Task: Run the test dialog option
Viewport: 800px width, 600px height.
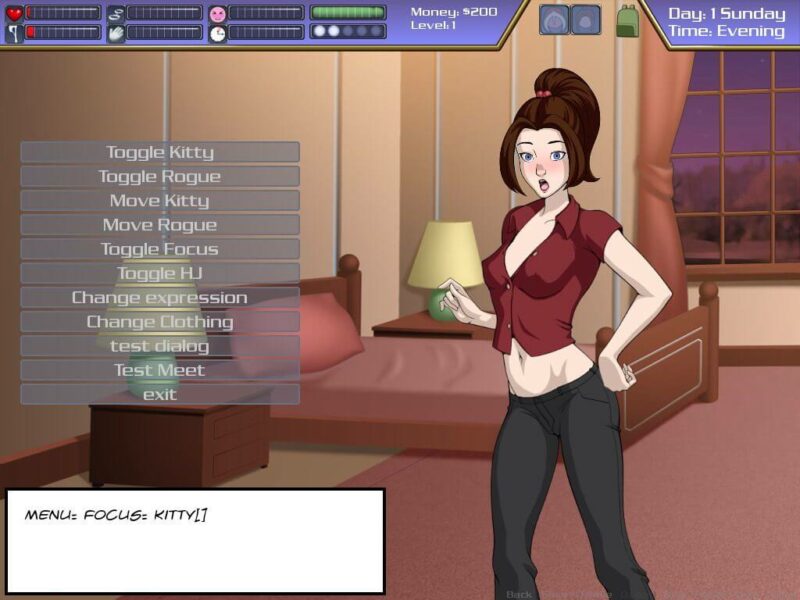Action: pos(160,346)
